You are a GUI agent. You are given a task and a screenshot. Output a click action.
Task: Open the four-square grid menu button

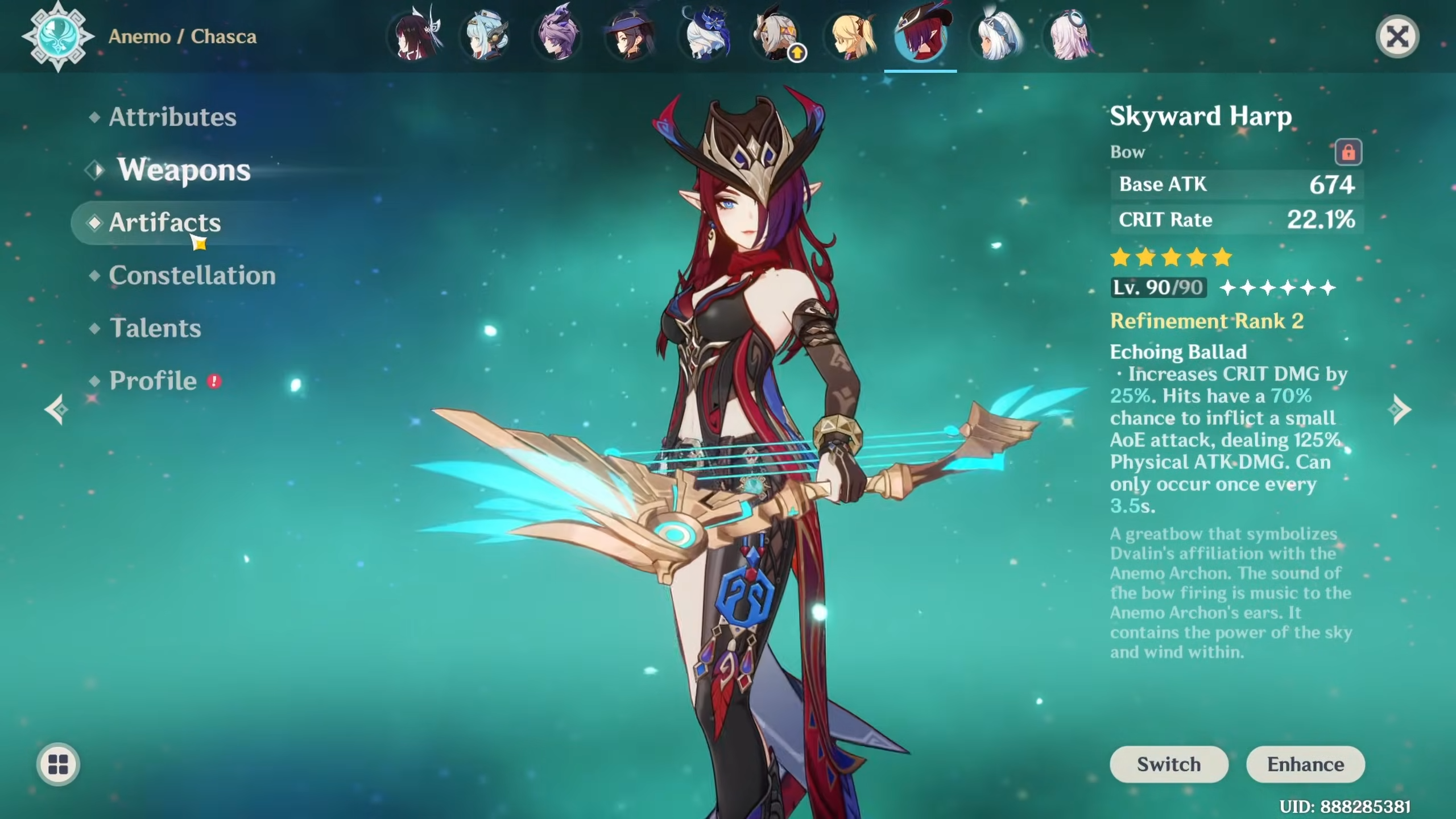[58, 764]
